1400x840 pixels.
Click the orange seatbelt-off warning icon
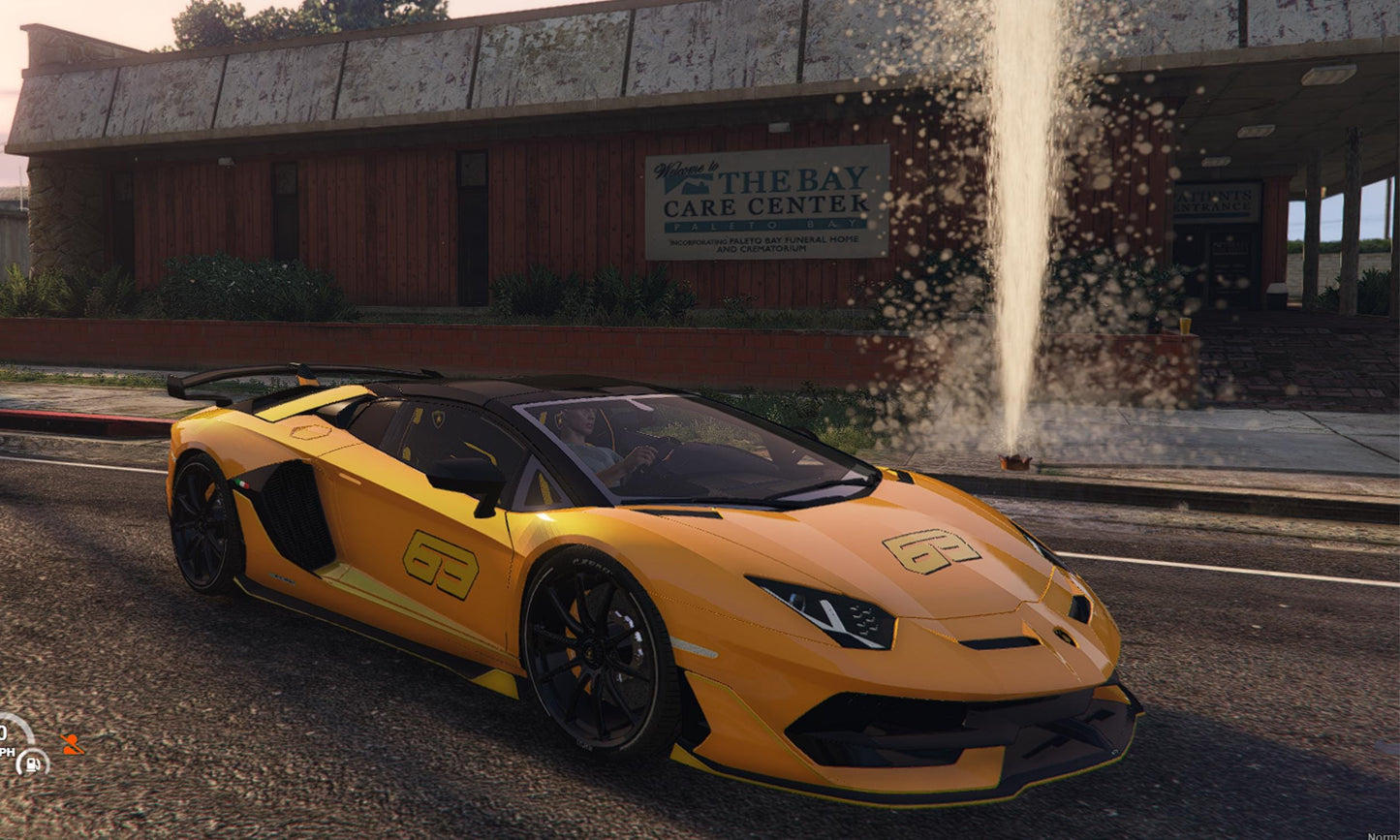pos(72,744)
